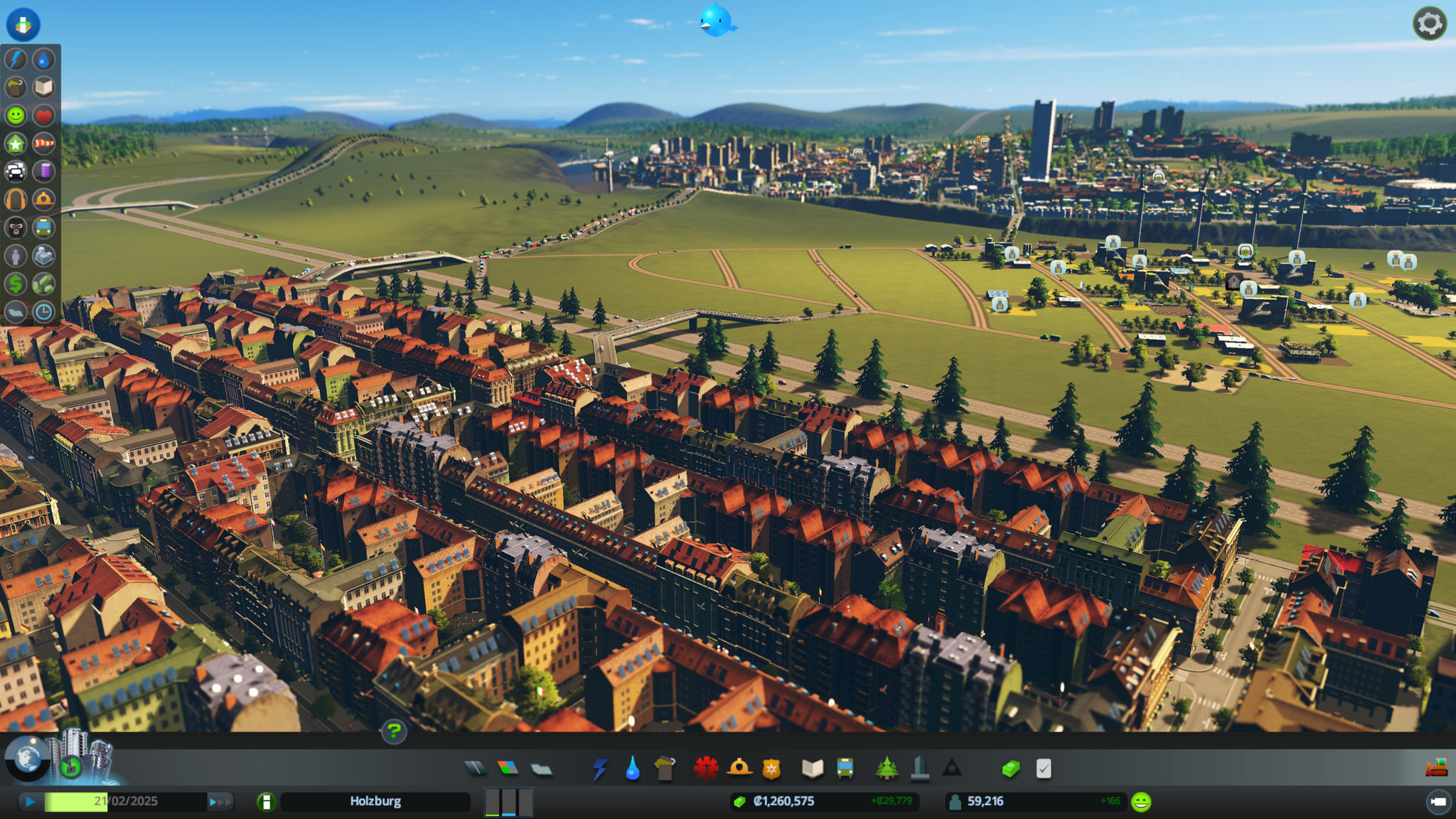Open the police badge services menu
Viewport: 1456px width, 819px height.
tap(771, 768)
